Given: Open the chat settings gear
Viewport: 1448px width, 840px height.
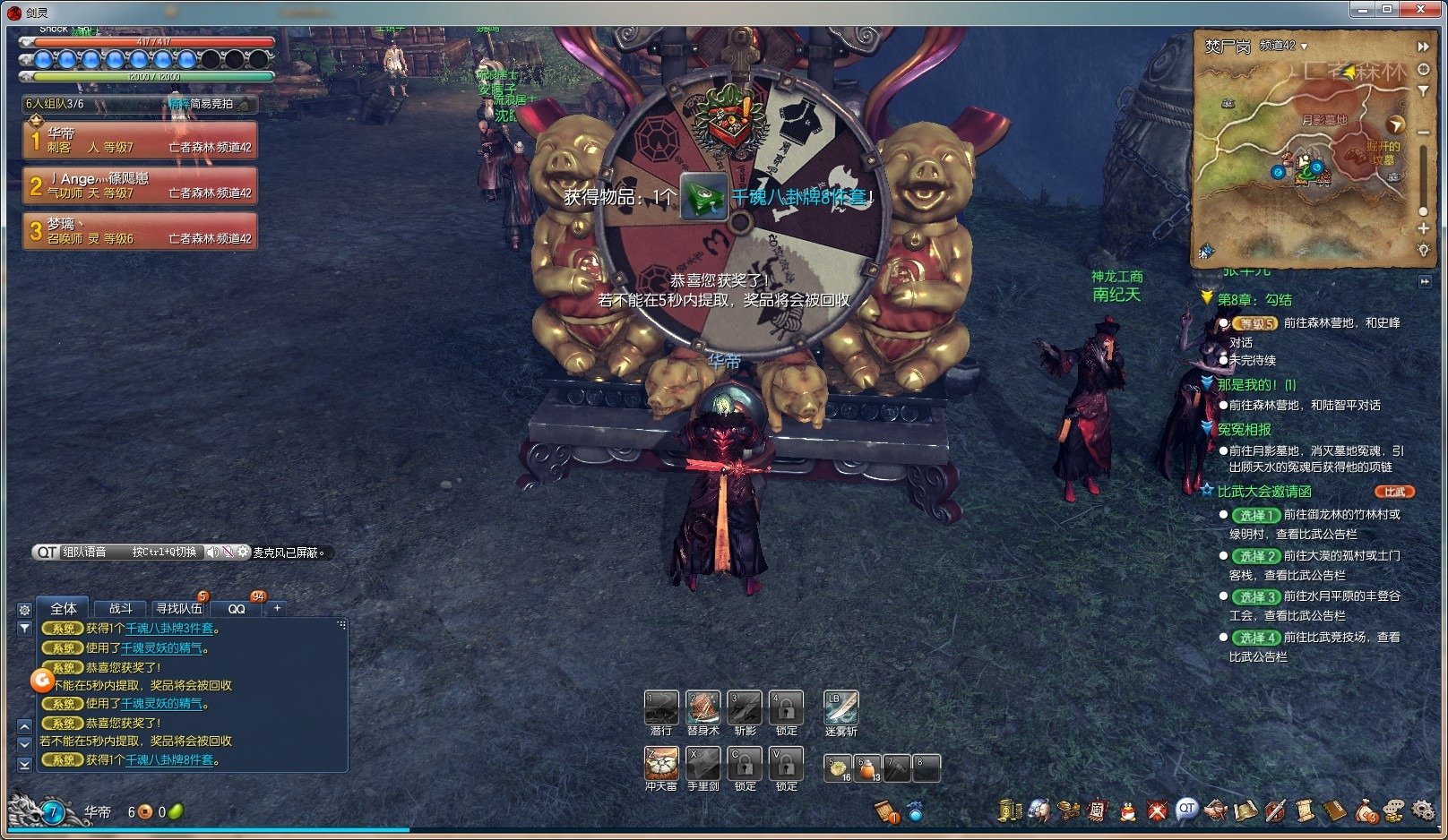Looking at the screenshot, I should pos(24,609).
